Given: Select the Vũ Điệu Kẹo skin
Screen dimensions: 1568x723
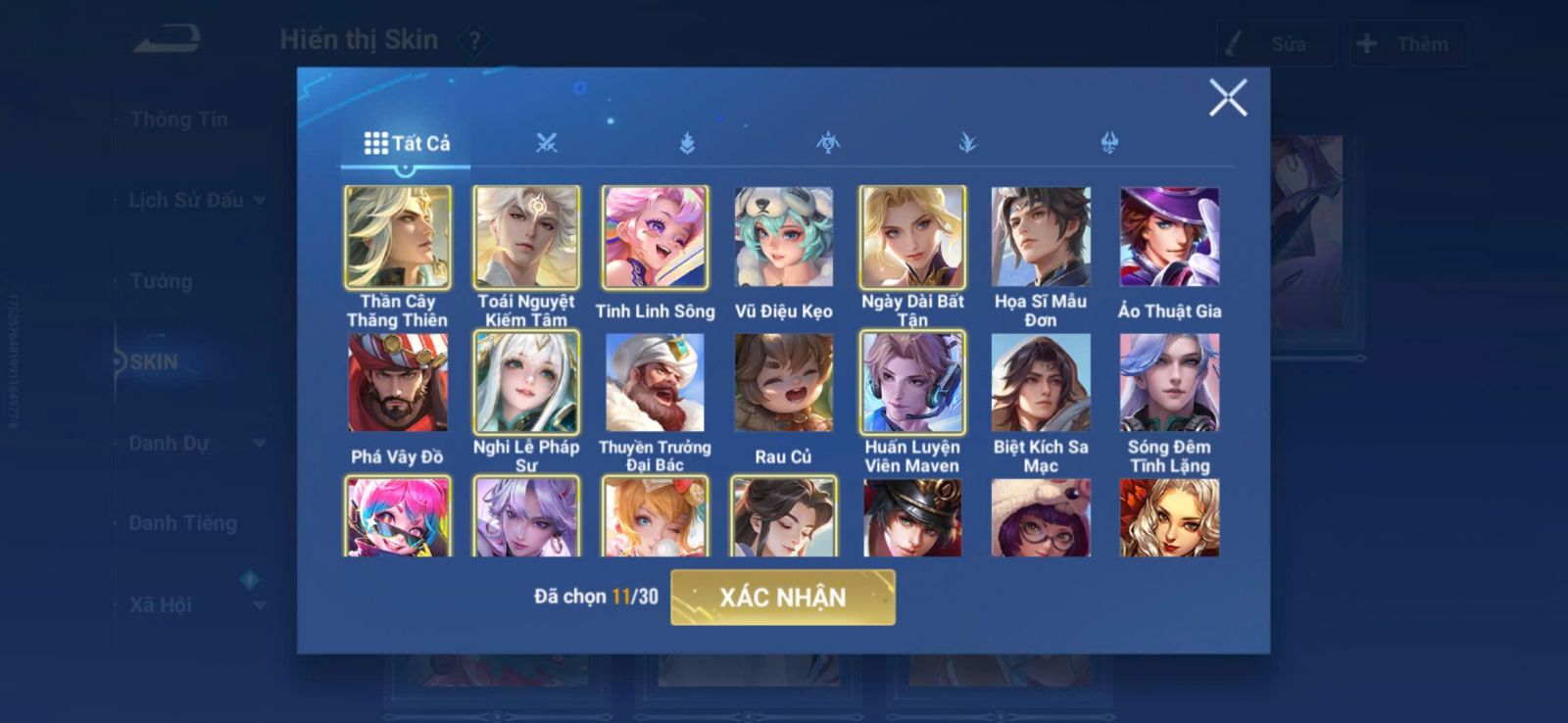Looking at the screenshot, I should [x=783, y=238].
